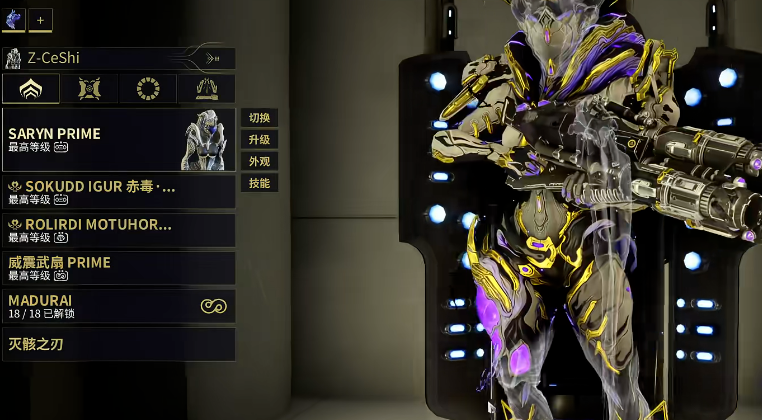Select the 威震武扇 PRIME melee slot
Screen dimensions: 762x420
pyautogui.click(x=118, y=268)
